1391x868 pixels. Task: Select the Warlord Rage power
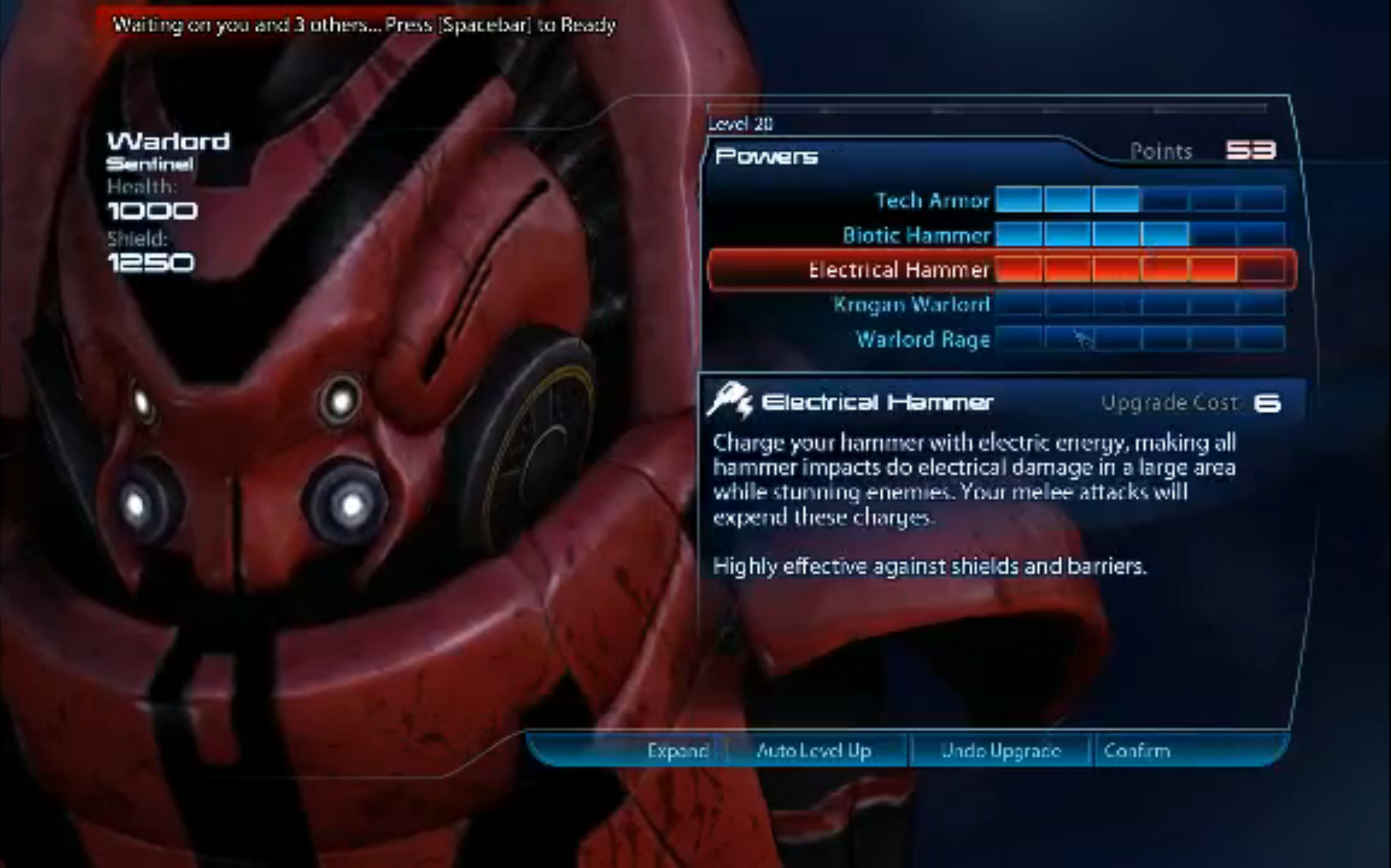922,339
